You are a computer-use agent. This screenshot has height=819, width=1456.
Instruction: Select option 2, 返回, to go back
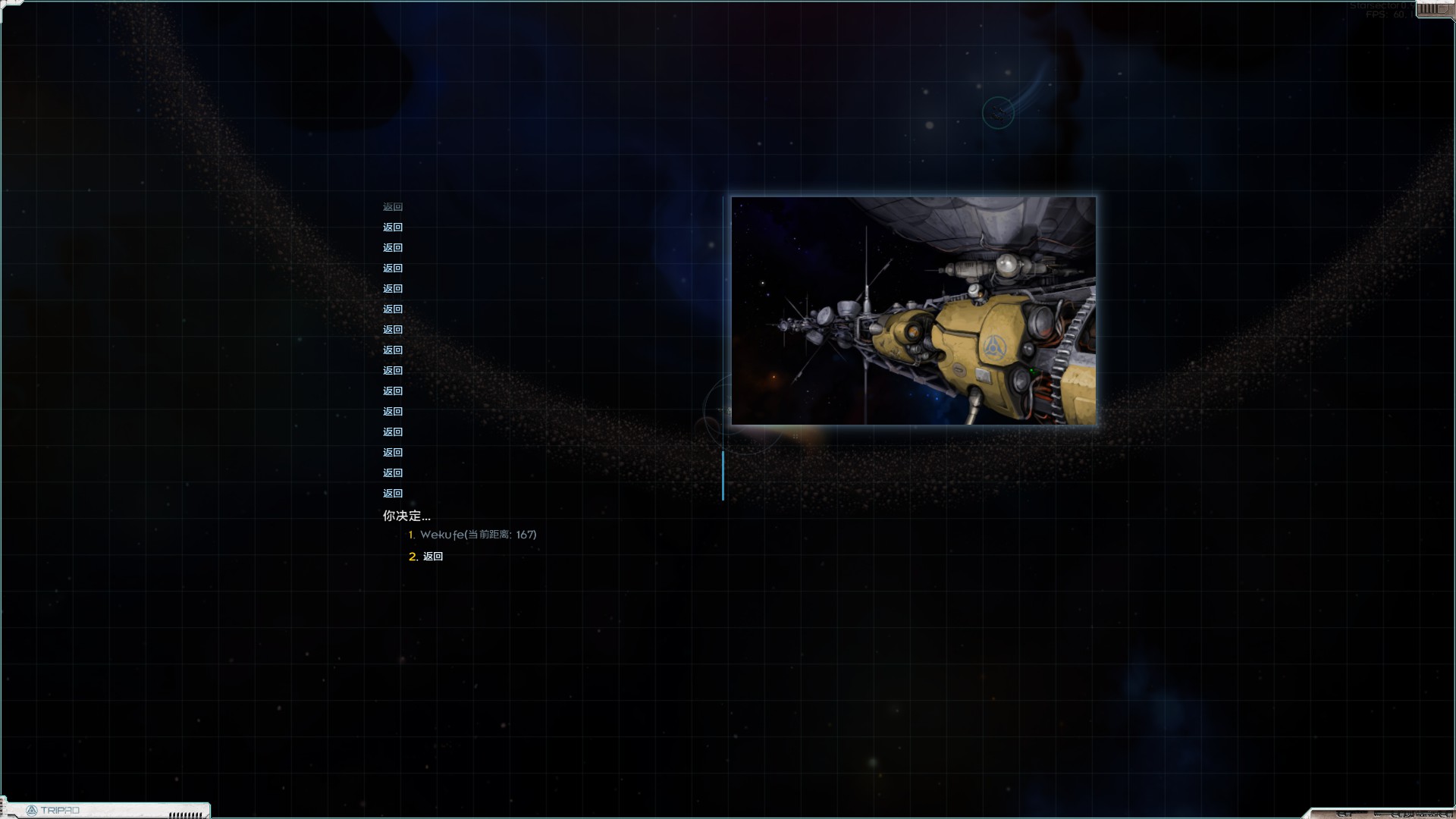point(432,557)
